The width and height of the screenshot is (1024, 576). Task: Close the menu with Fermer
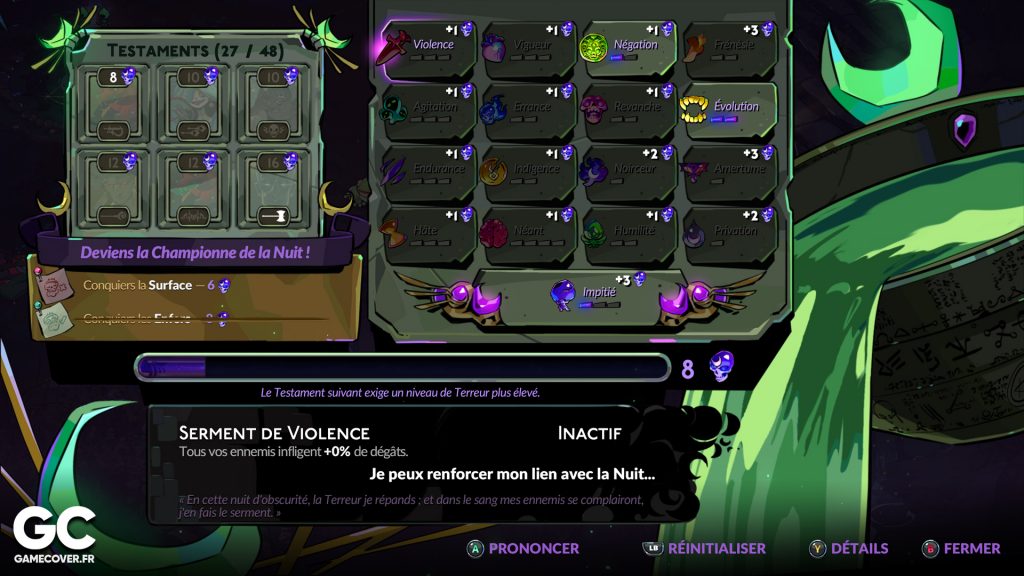click(961, 548)
